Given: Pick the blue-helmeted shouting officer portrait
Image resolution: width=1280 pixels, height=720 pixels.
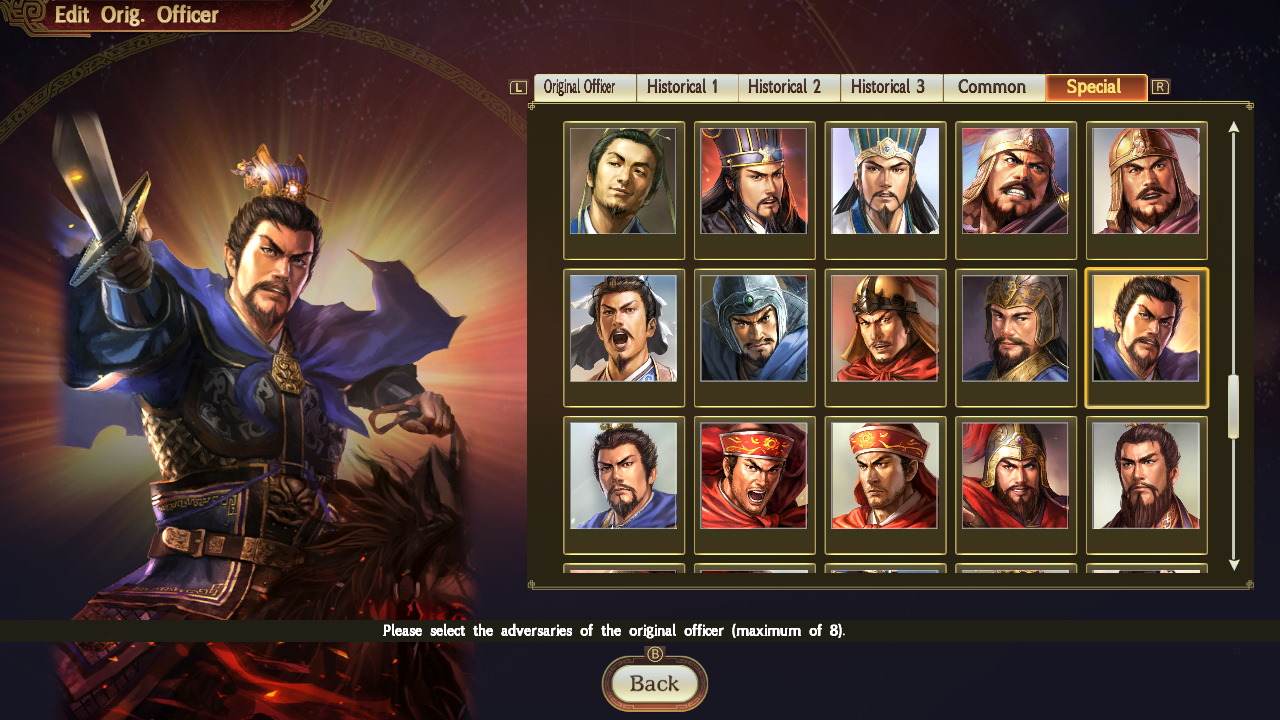Looking at the screenshot, I should click(x=754, y=335).
